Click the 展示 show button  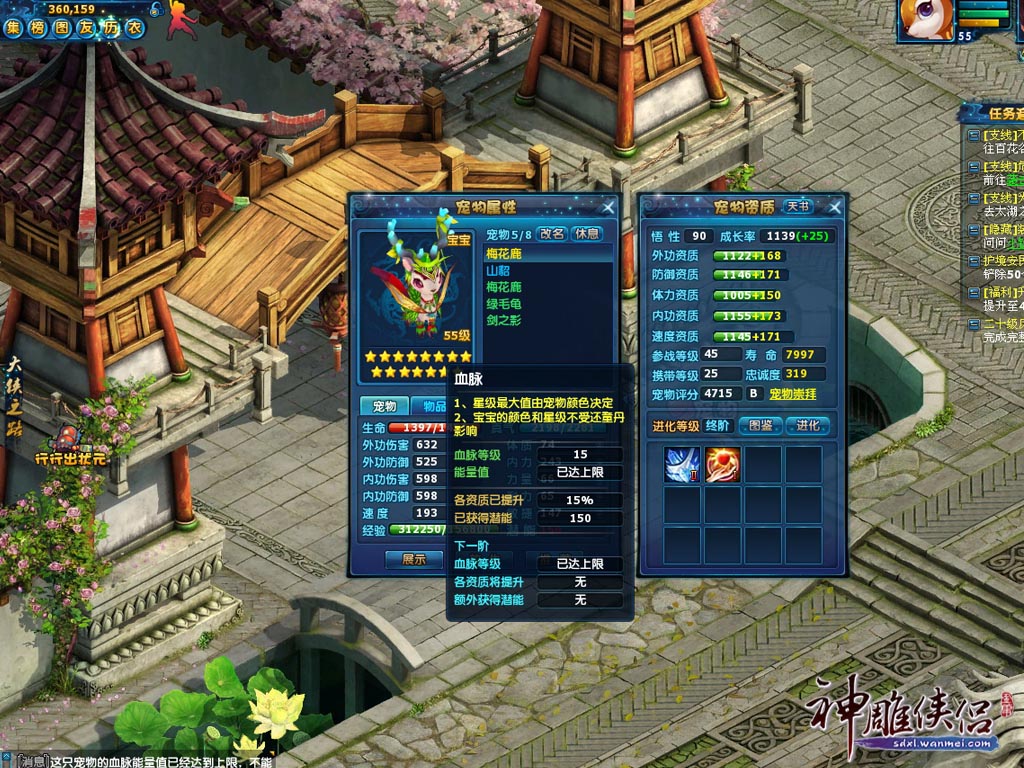(x=414, y=559)
